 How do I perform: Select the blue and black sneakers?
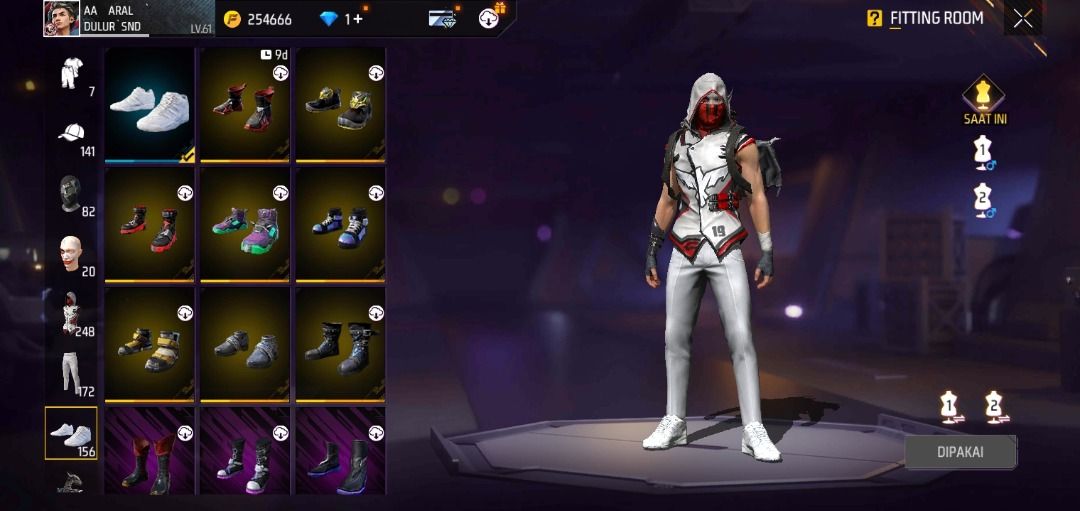(x=340, y=223)
